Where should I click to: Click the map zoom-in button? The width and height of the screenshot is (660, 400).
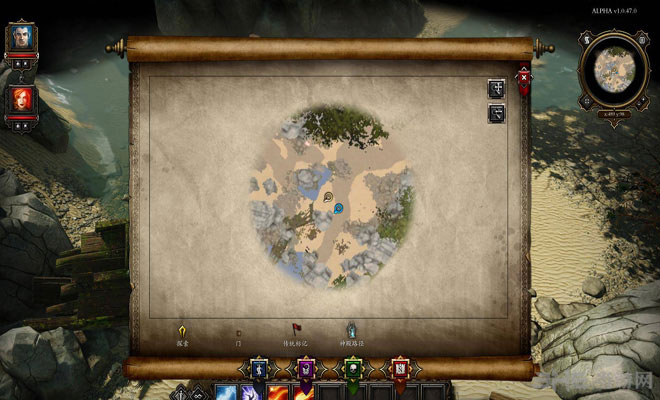(x=496, y=88)
